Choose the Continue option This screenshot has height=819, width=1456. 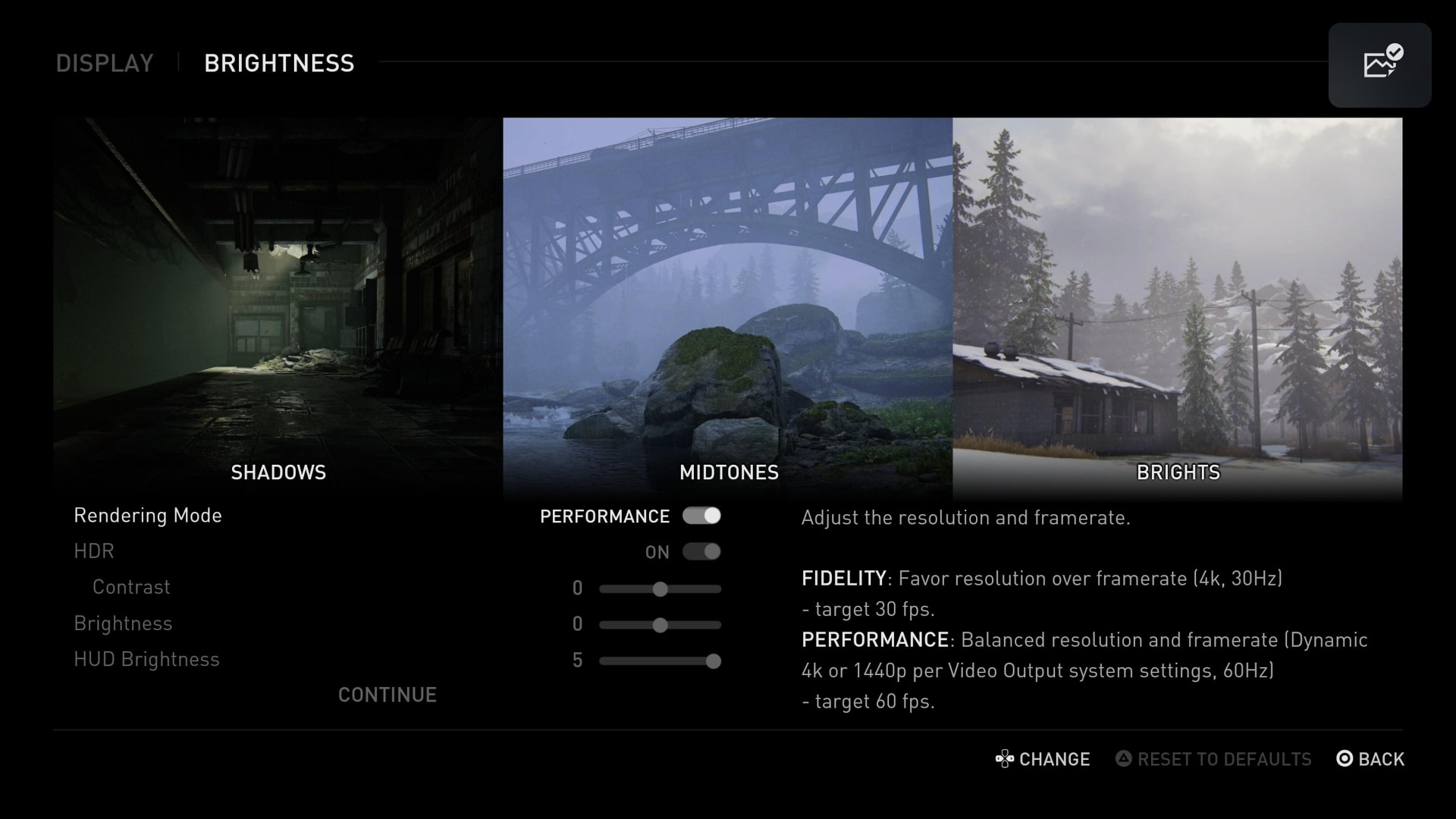click(x=387, y=695)
